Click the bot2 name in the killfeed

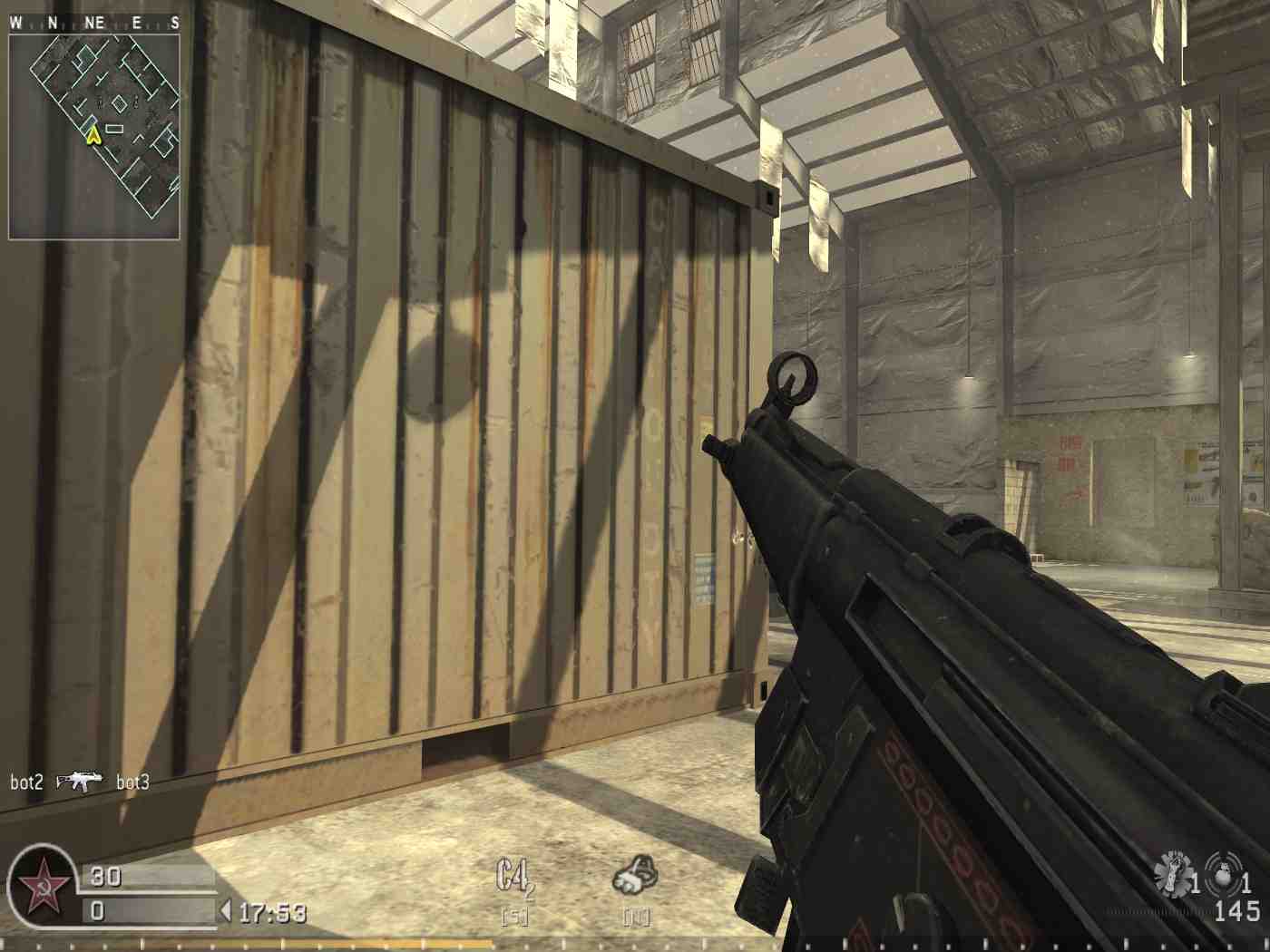pyautogui.click(x=28, y=780)
